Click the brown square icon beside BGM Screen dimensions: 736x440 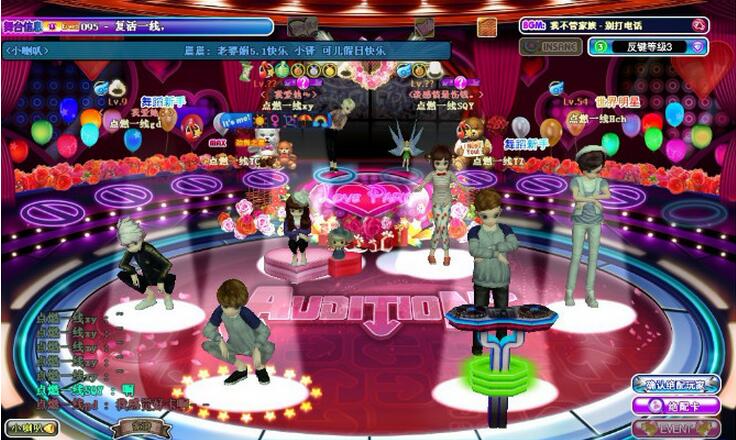[x=487, y=27]
